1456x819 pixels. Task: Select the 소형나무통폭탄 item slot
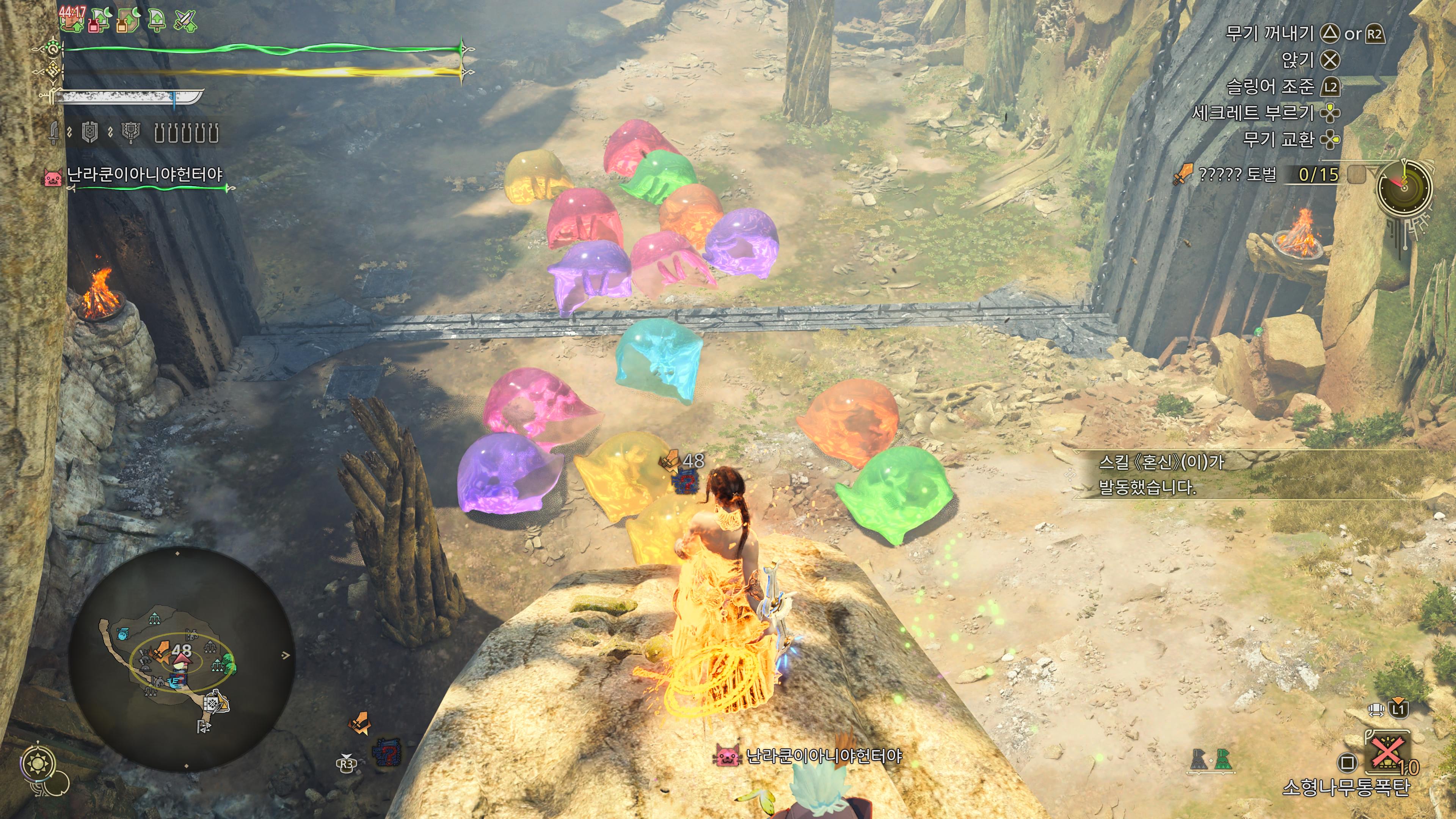click(x=1388, y=757)
